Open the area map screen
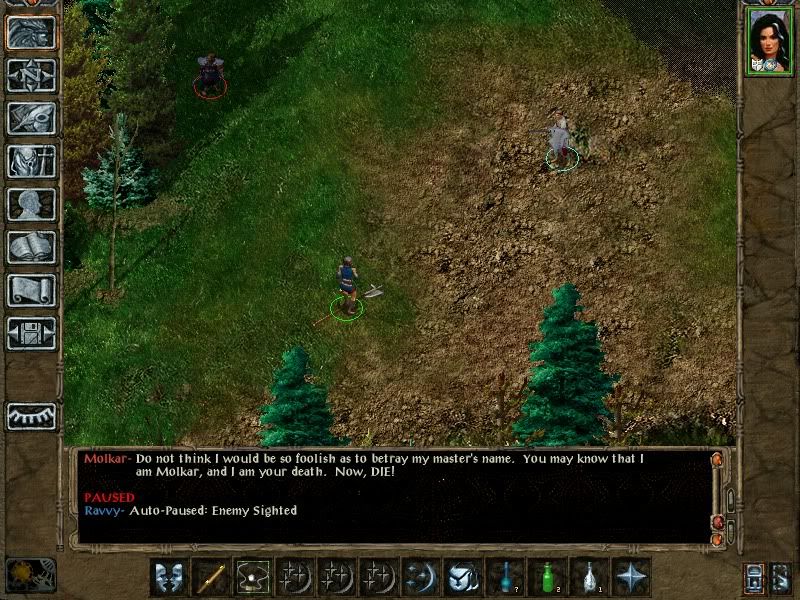This screenshot has height=600, width=800. click(x=31, y=76)
